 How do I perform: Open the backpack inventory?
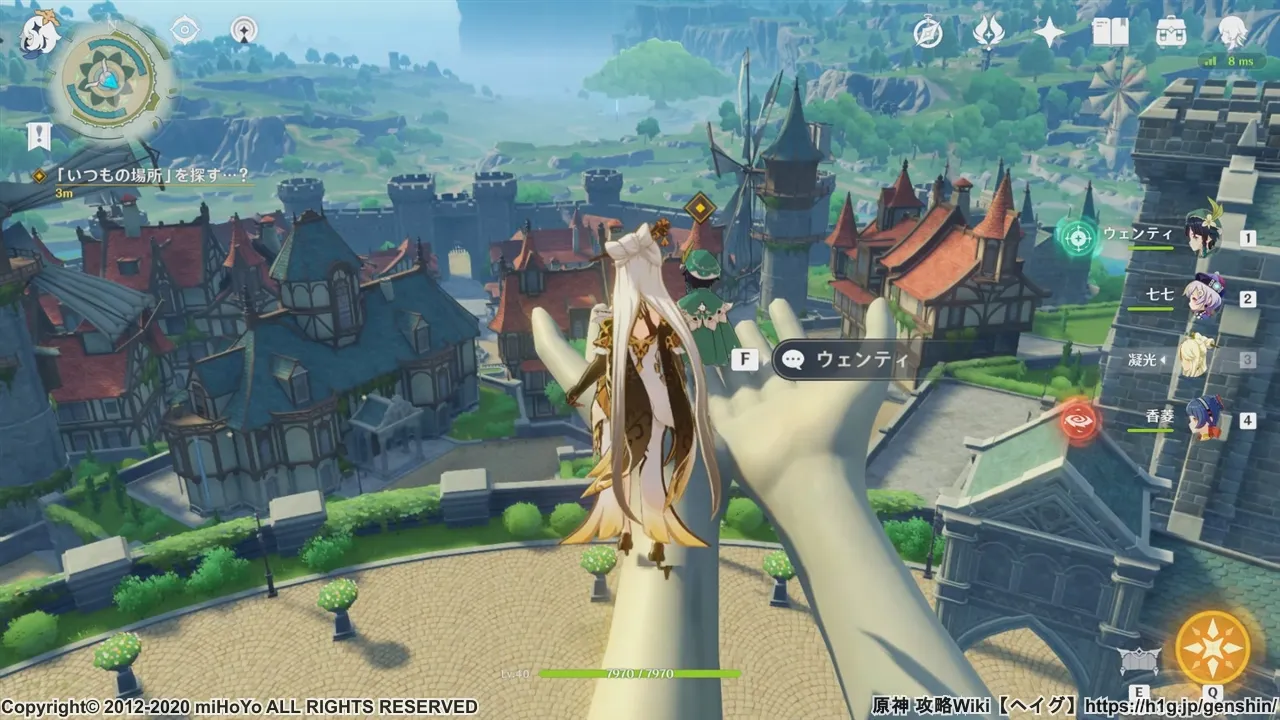[x=1171, y=33]
